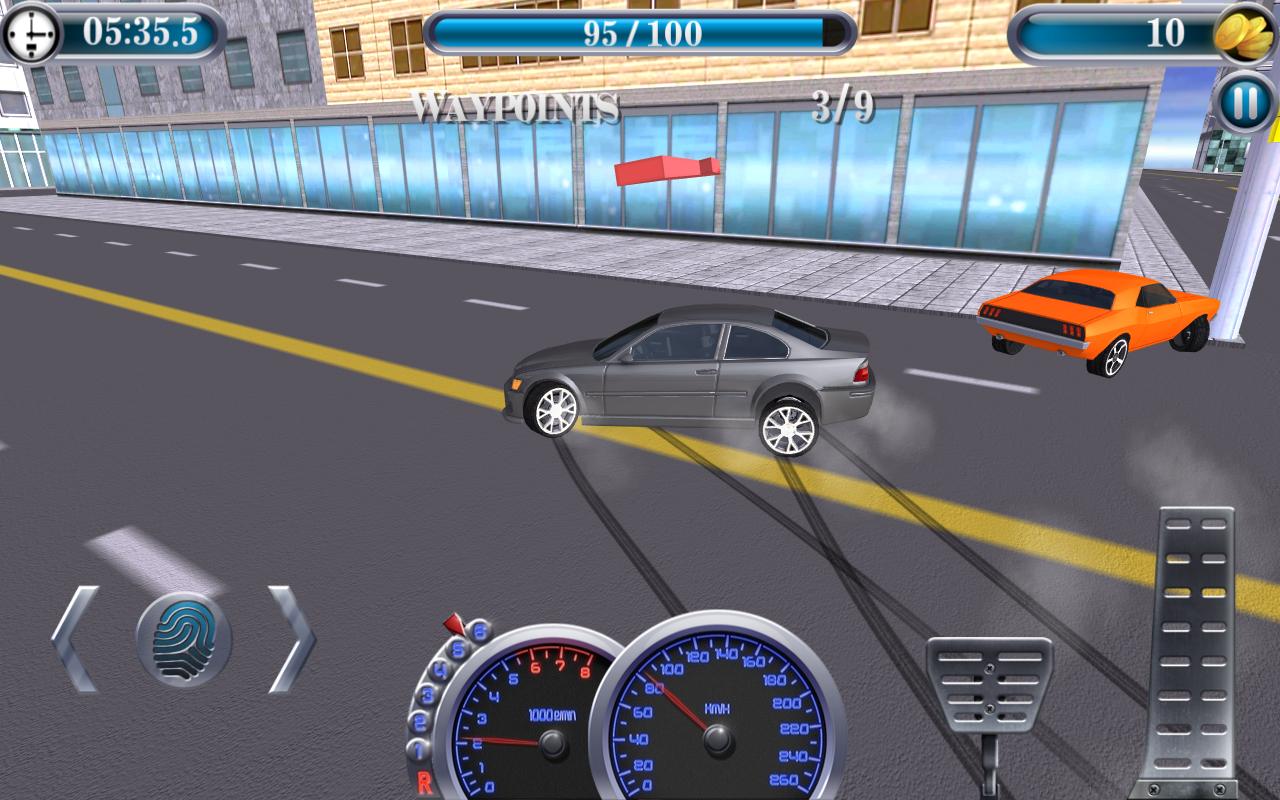Viewport: 1280px width, 800px height.
Task: Click the stopwatch icon beside the timer
Action: coord(32,31)
